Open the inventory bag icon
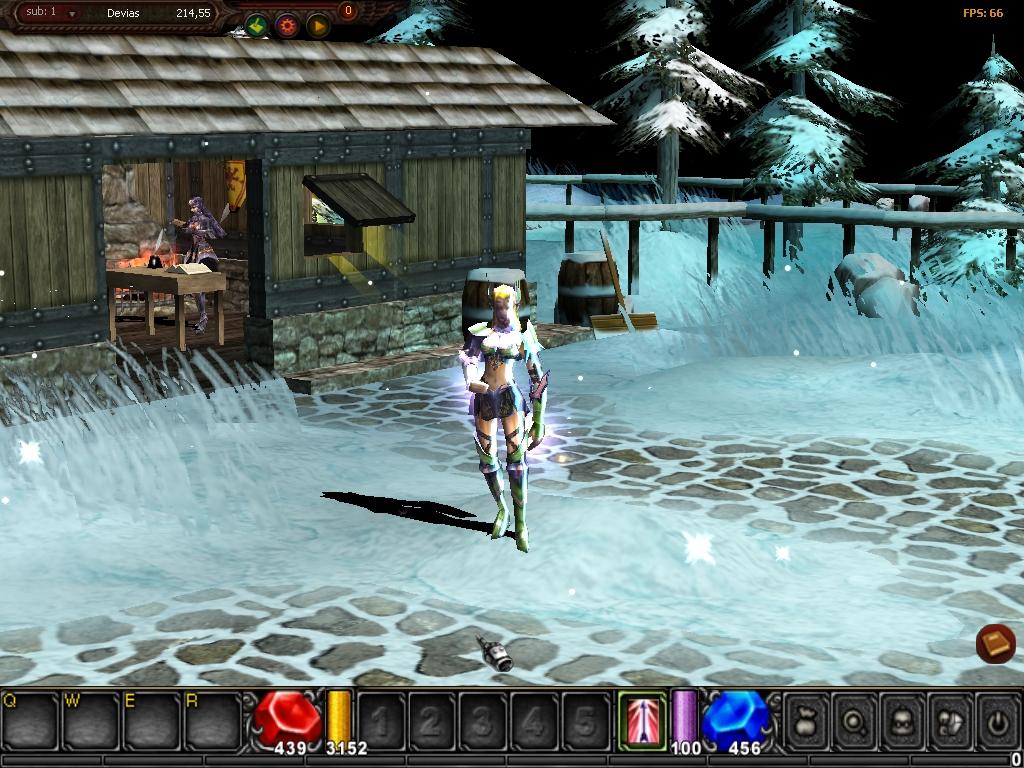 806,720
